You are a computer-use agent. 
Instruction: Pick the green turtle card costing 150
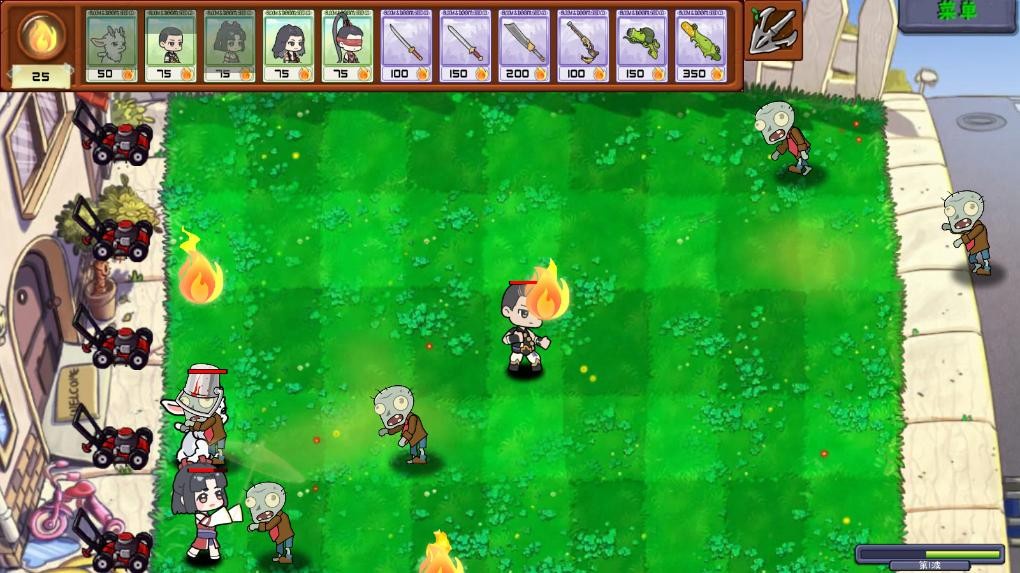click(642, 46)
